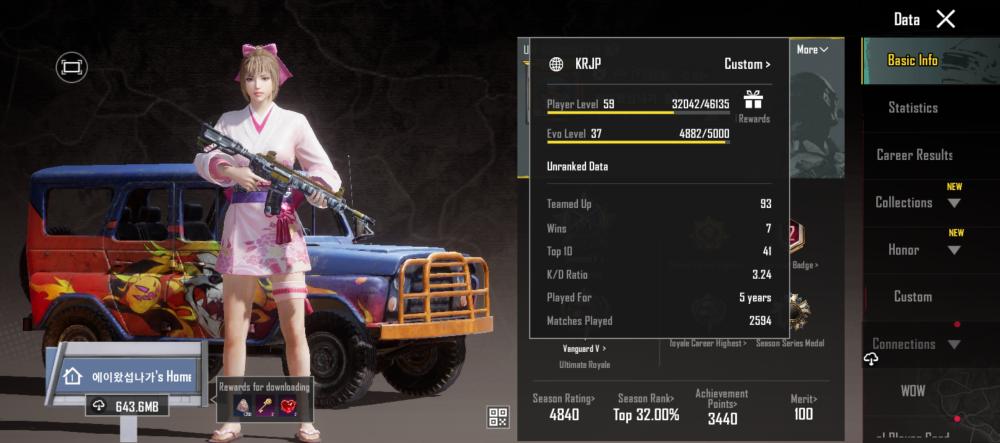The height and width of the screenshot is (443, 1000).
Task: Click the globe region icon
Action: pyautogui.click(x=556, y=64)
